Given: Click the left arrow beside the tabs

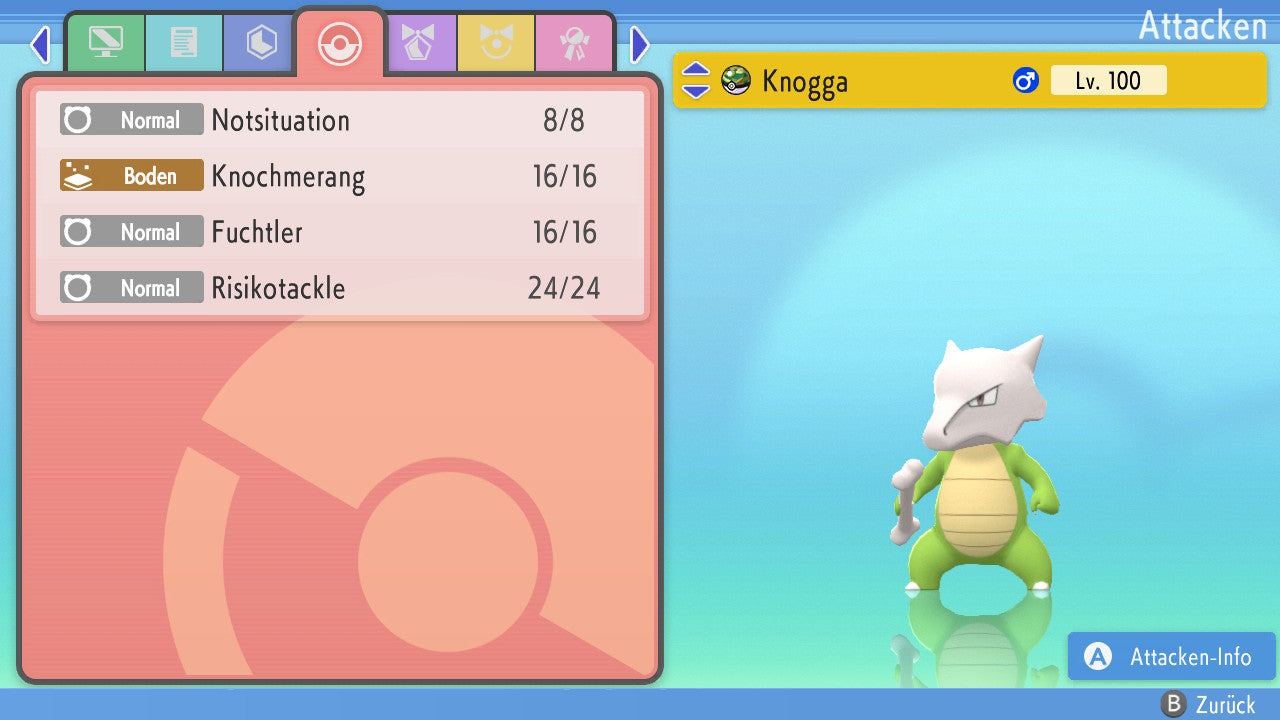Looking at the screenshot, I should (40, 45).
